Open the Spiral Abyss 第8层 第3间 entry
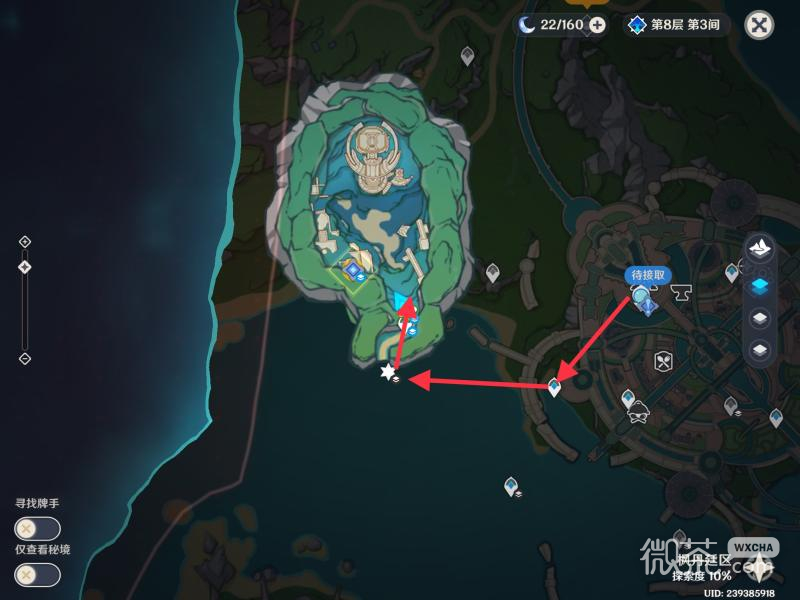Image resolution: width=800 pixels, height=600 pixels. tap(677, 25)
